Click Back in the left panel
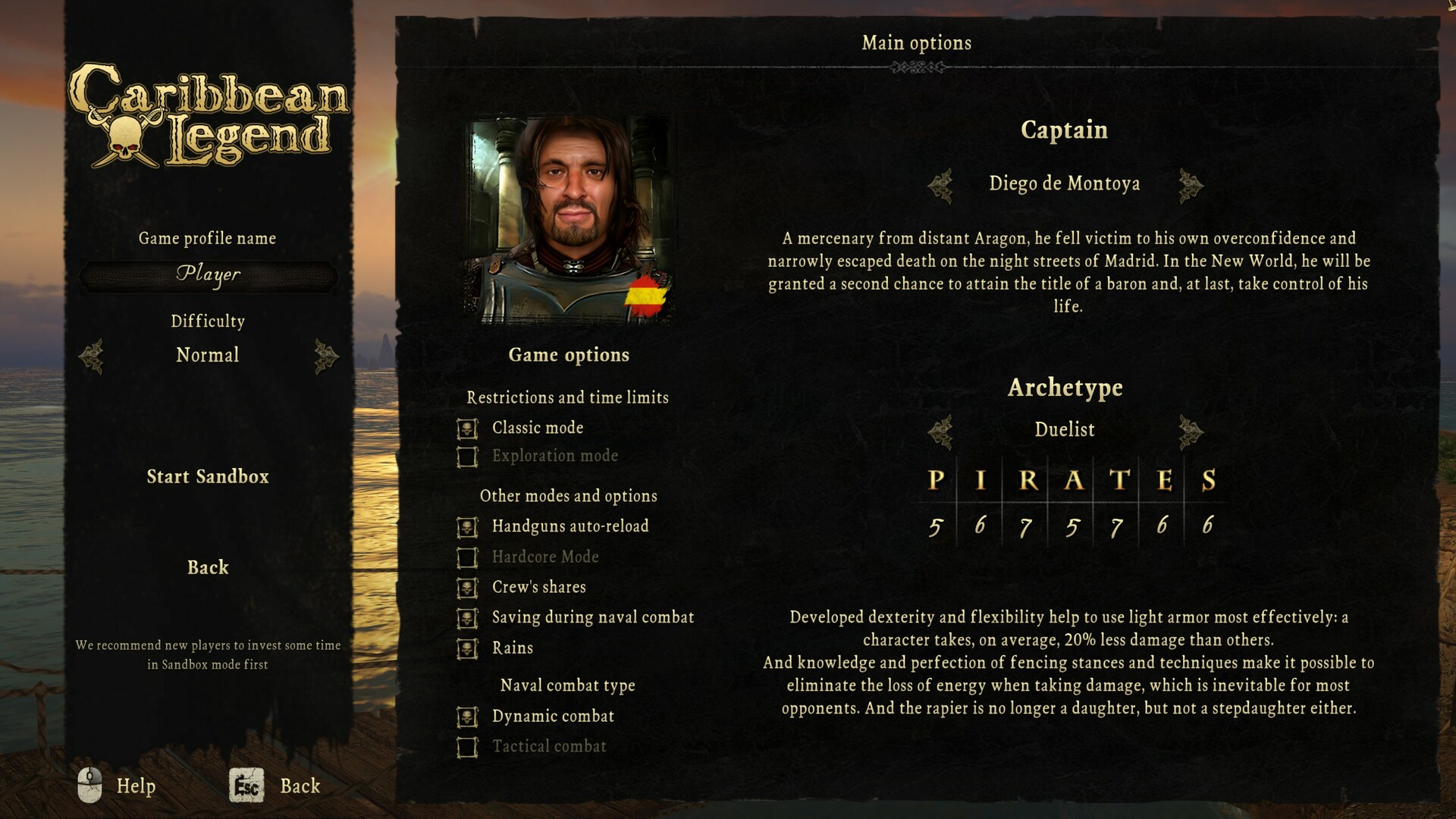 [208, 567]
